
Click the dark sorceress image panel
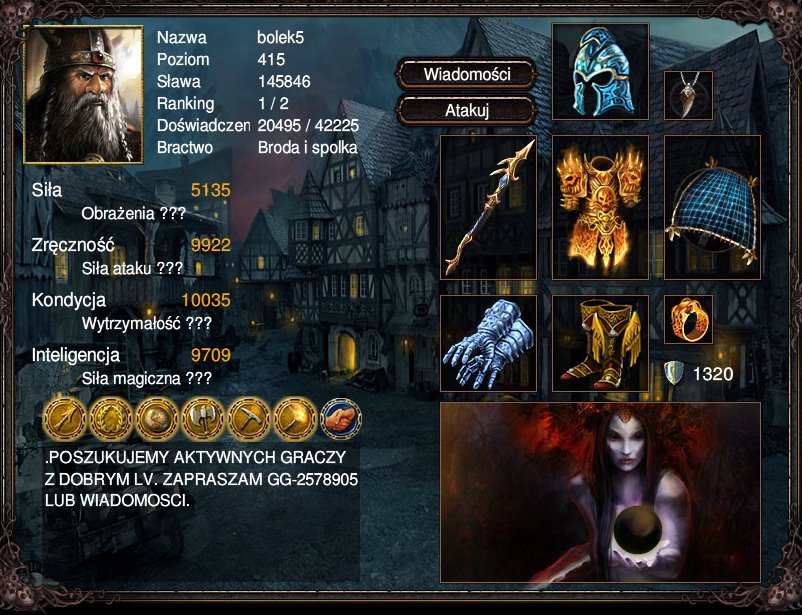click(x=600, y=492)
